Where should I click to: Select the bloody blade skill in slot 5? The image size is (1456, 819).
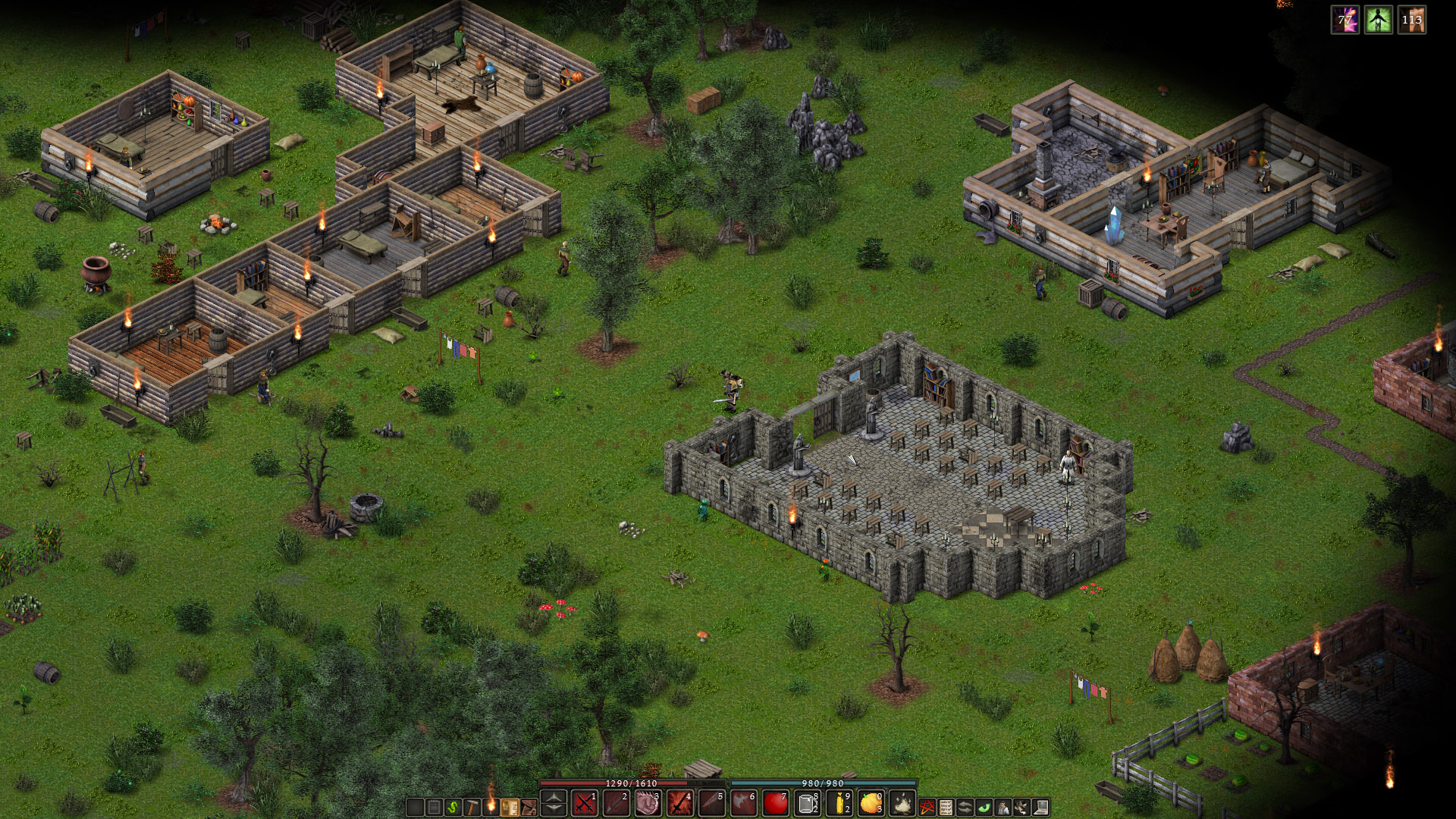pyautogui.click(x=711, y=803)
